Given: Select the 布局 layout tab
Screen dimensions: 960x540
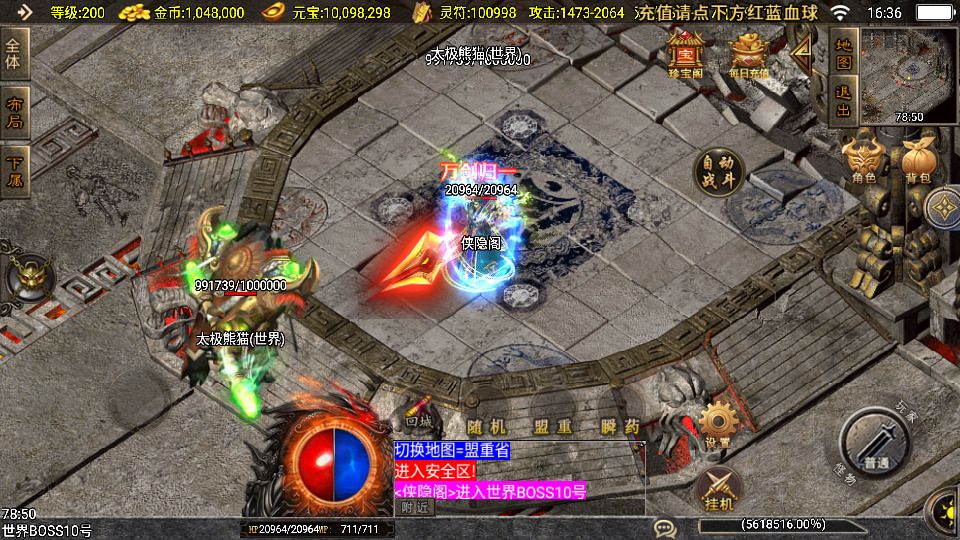Looking at the screenshot, I should coord(14,113).
